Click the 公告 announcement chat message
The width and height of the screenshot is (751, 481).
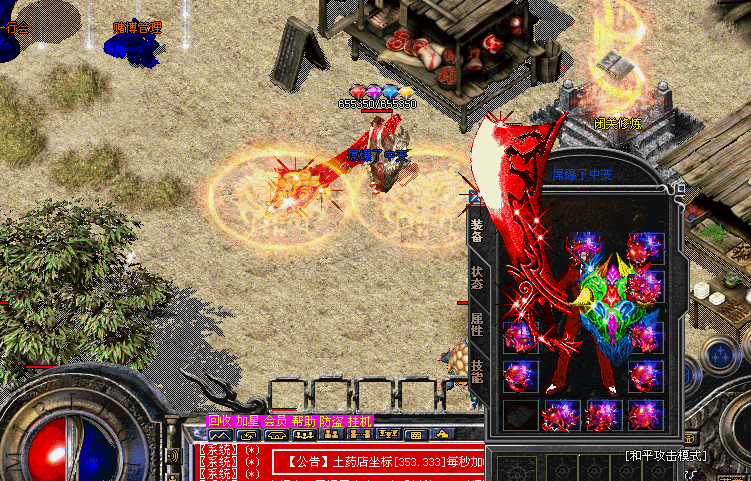pyautogui.click(x=380, y=462)
